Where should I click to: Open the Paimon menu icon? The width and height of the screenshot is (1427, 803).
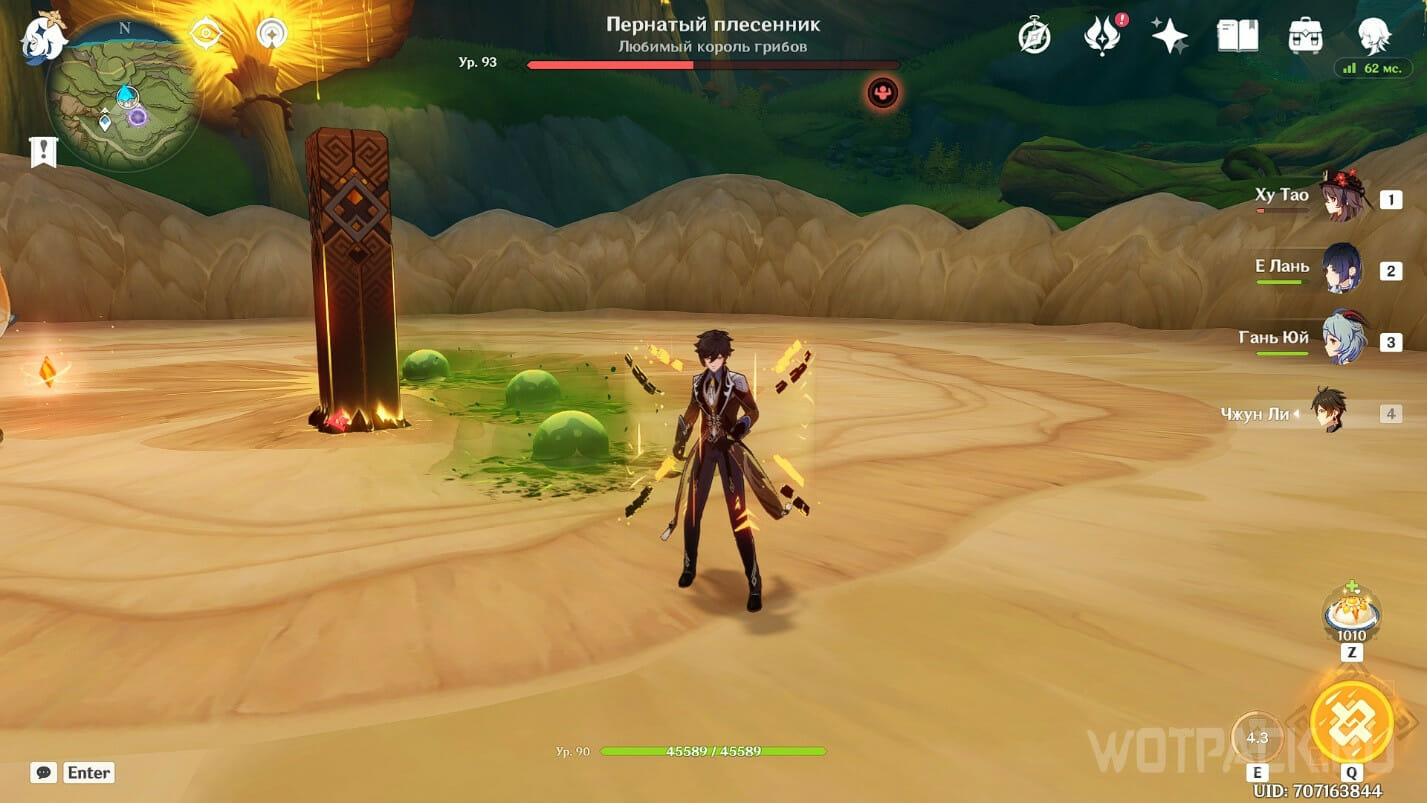coord(42,38)
